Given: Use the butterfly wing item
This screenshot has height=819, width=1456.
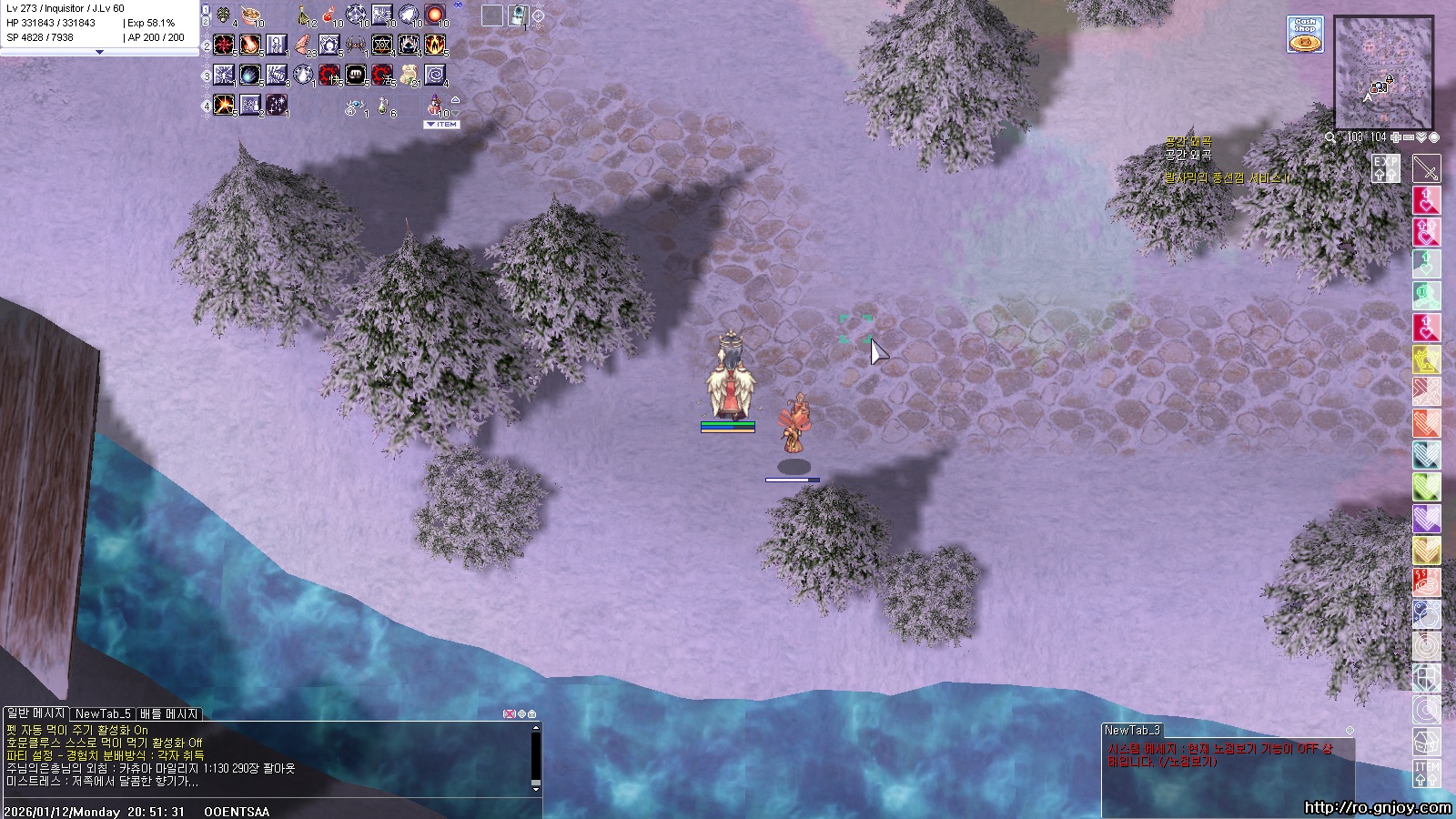Looking at the screenshot, I should pos(303,44).
